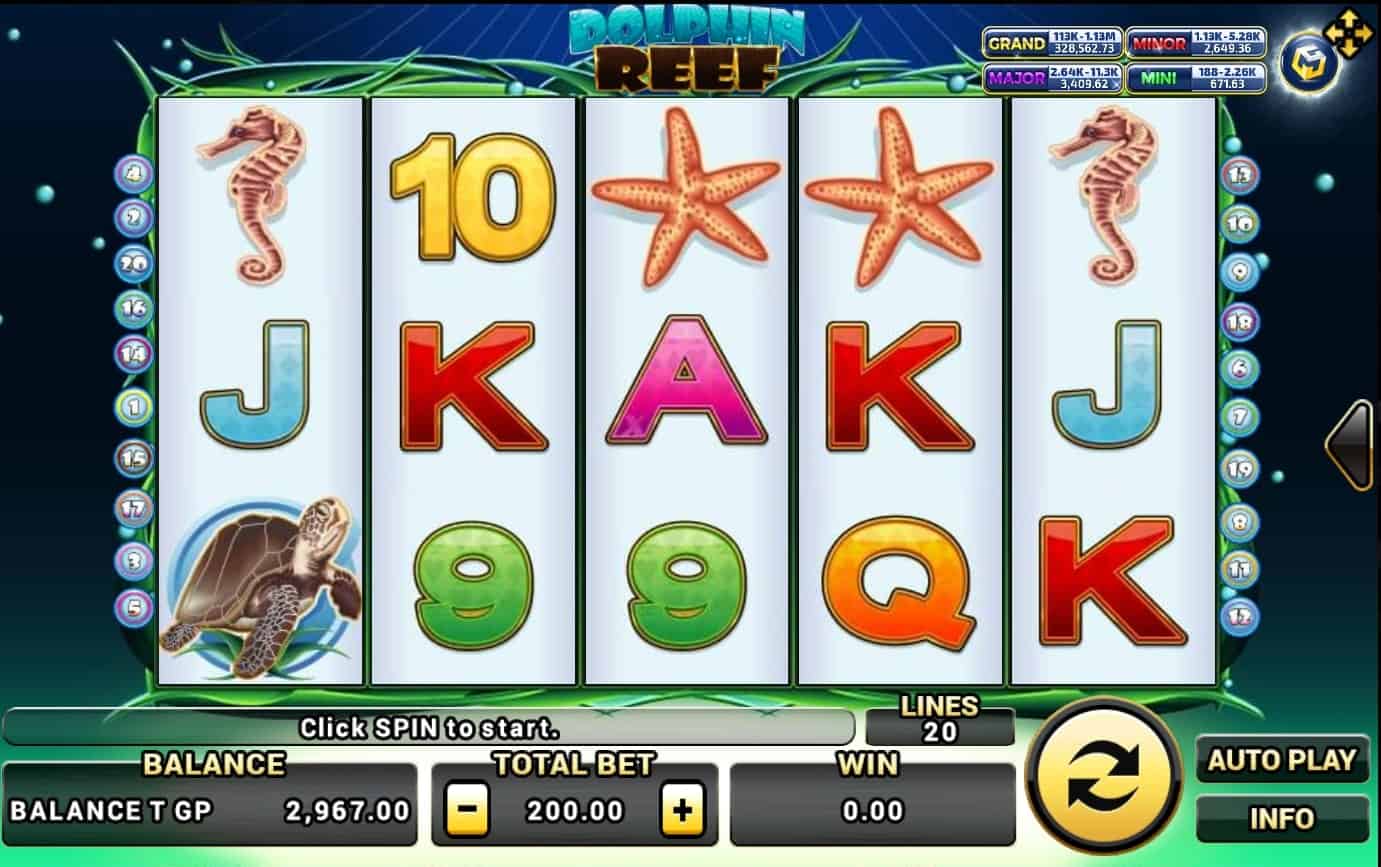Expand the side panel with the arrow
This screenshot has width=1381, height=867.
click(1349, 445)
